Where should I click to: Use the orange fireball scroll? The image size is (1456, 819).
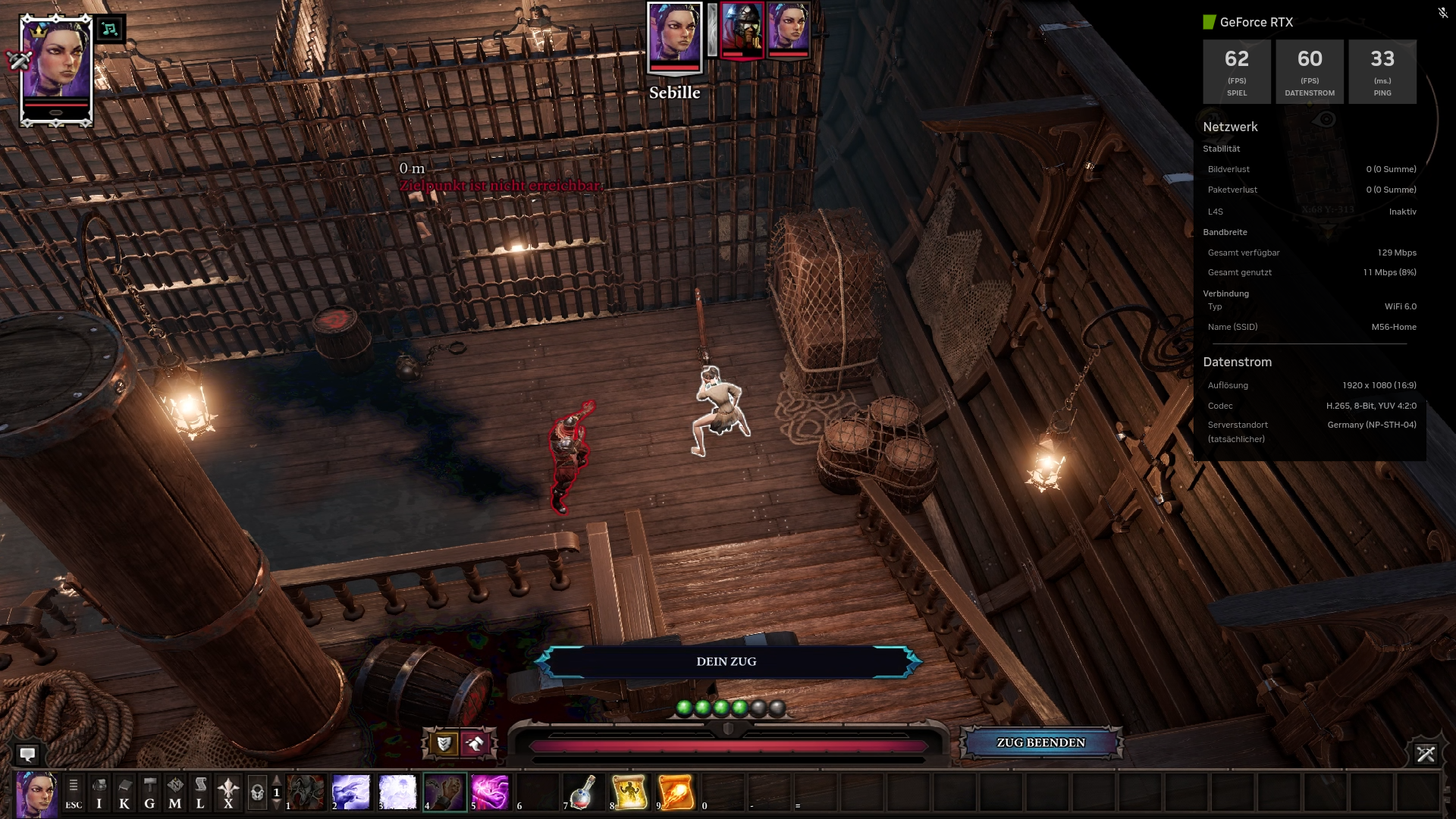676,792
